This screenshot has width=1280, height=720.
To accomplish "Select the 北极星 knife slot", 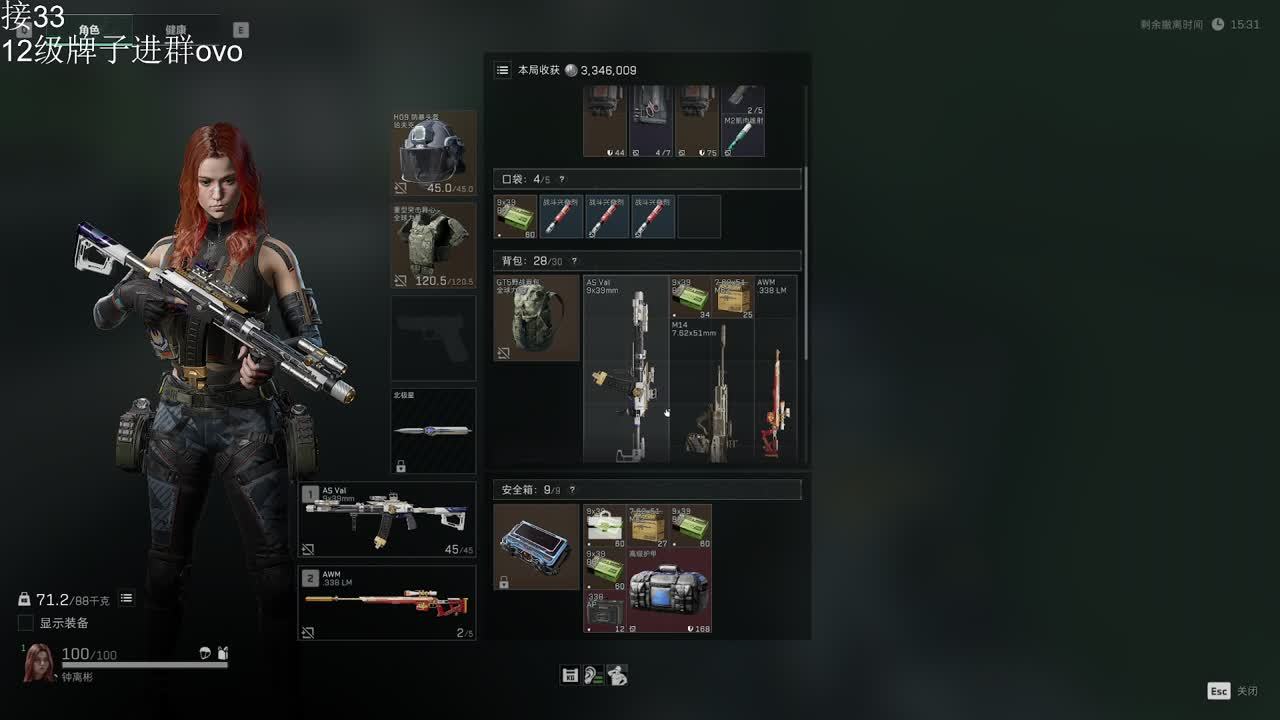I will [433, 430].
